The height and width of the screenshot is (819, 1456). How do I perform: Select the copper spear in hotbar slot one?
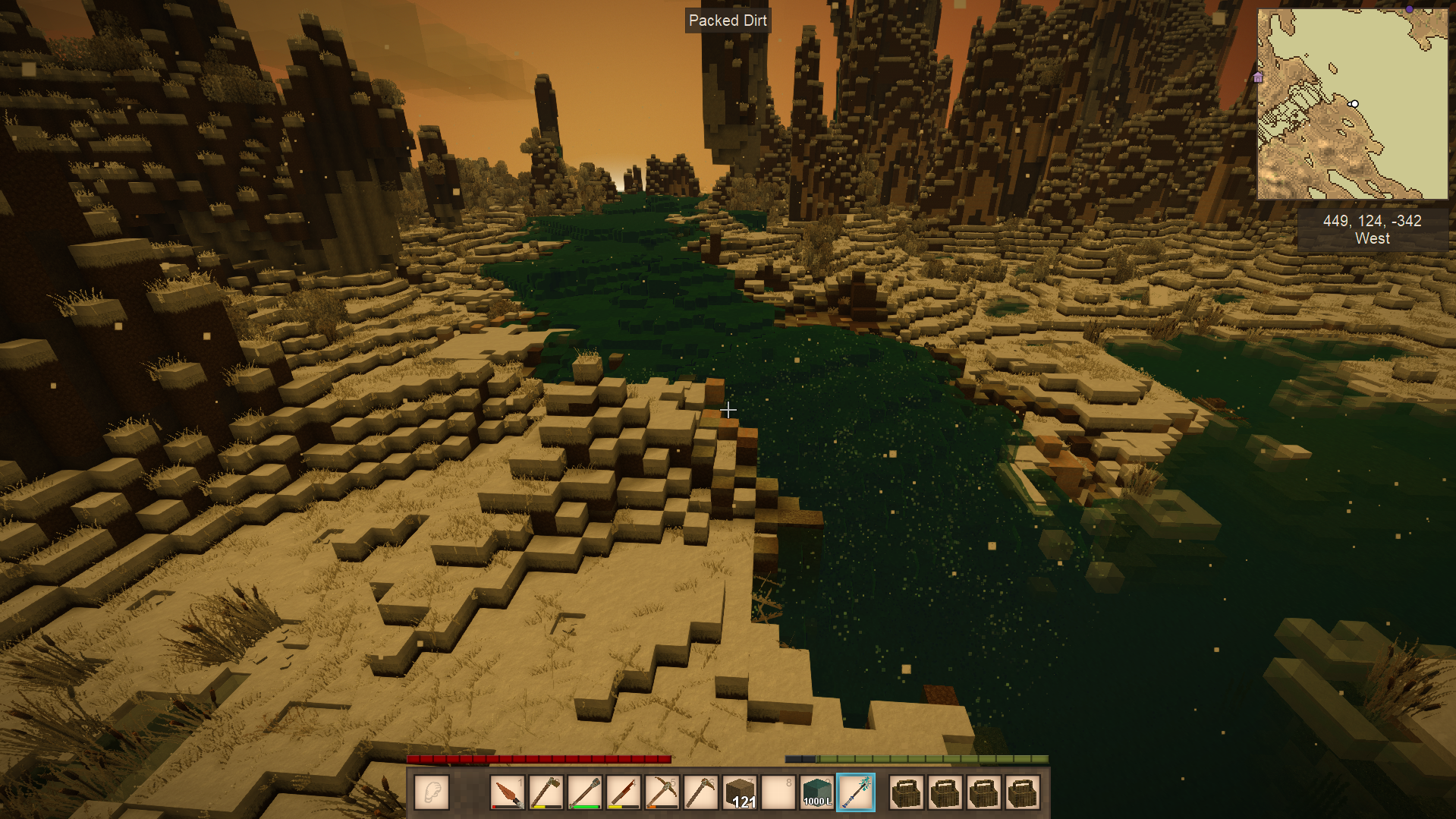[x=507, y=793]
